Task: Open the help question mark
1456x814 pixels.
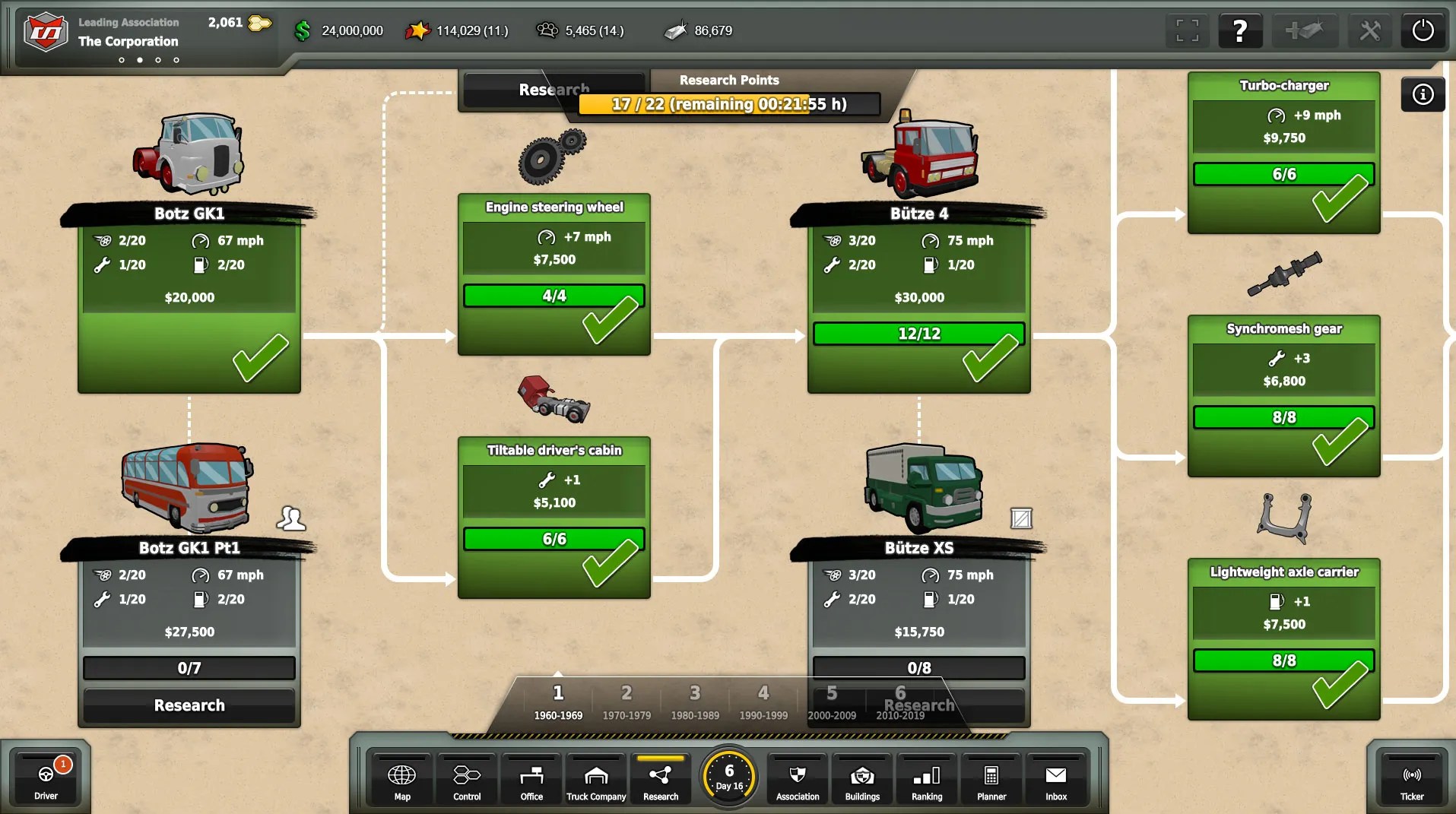Action: click(x=1240, y=30)
